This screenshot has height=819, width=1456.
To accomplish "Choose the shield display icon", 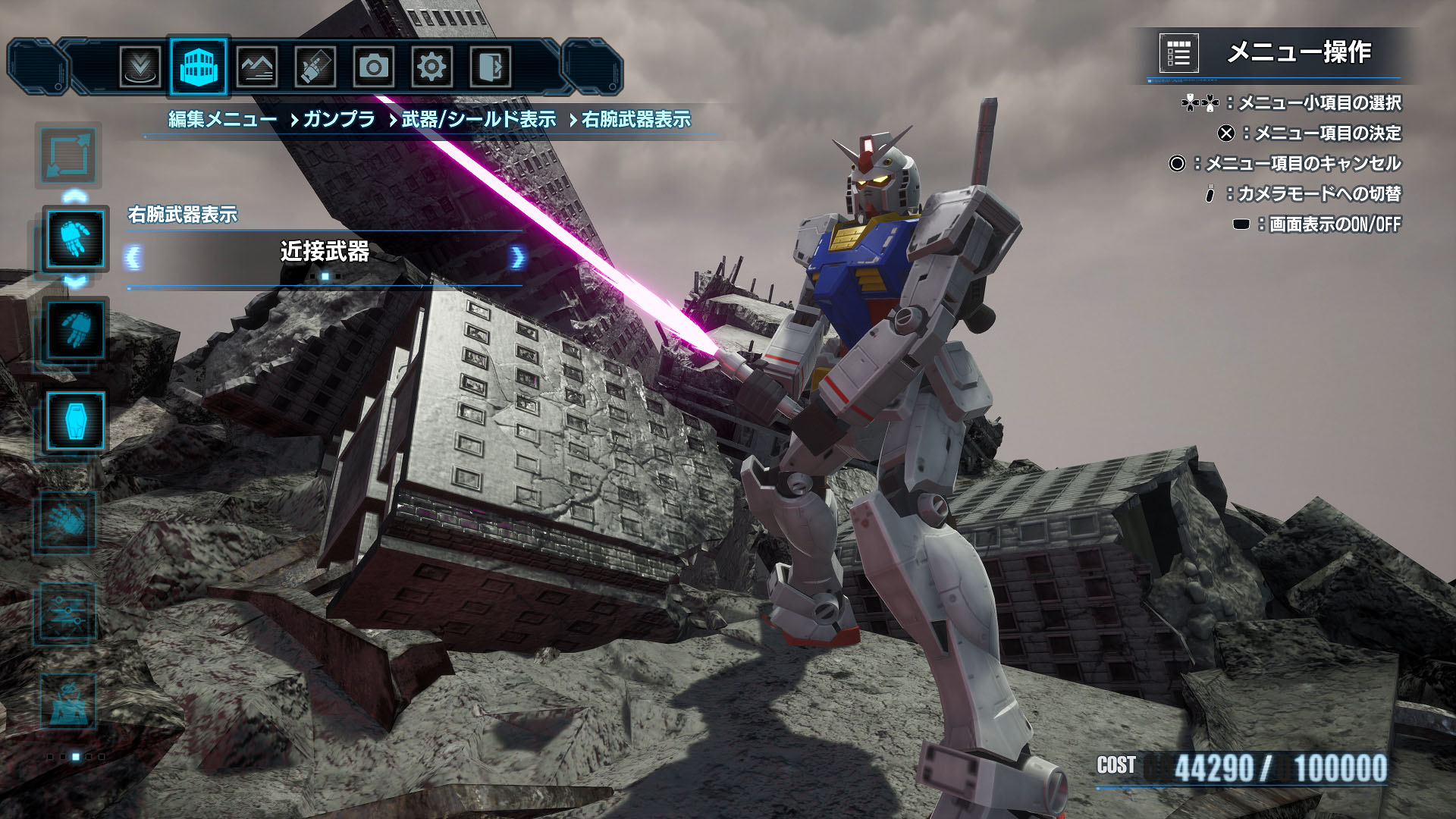I will point(75,421).
